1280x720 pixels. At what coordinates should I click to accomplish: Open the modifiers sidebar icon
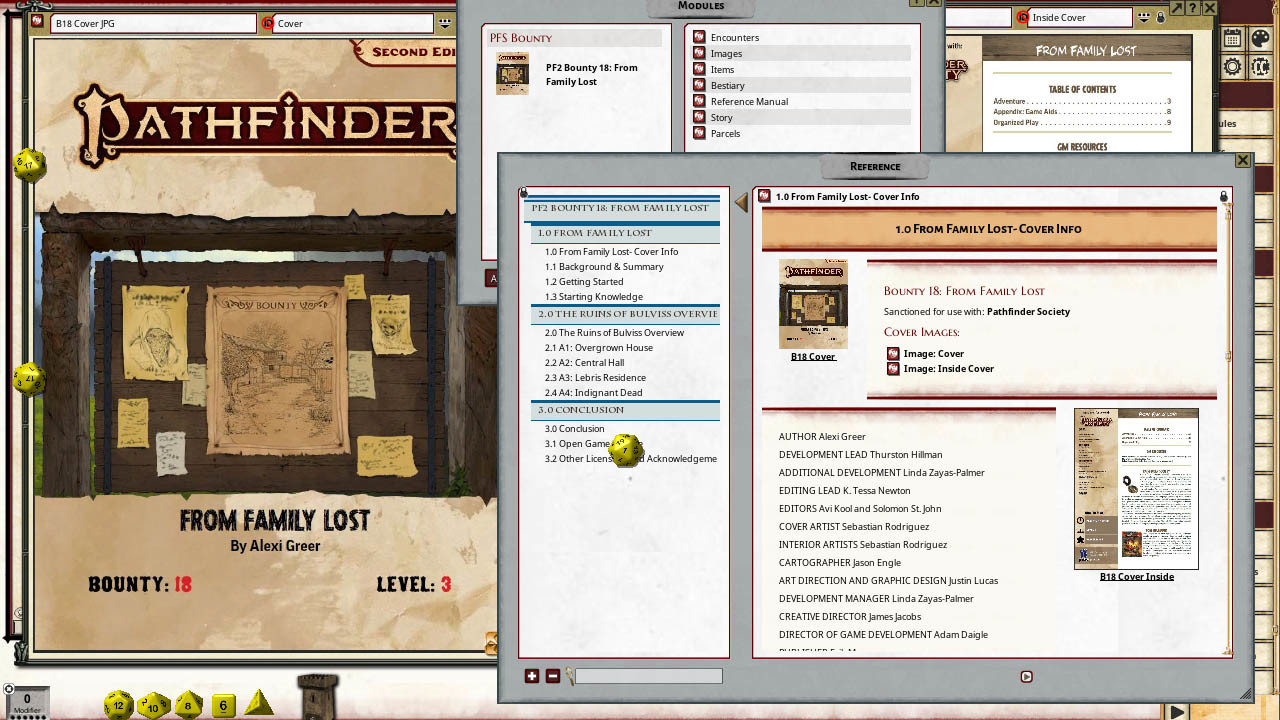1261,67
